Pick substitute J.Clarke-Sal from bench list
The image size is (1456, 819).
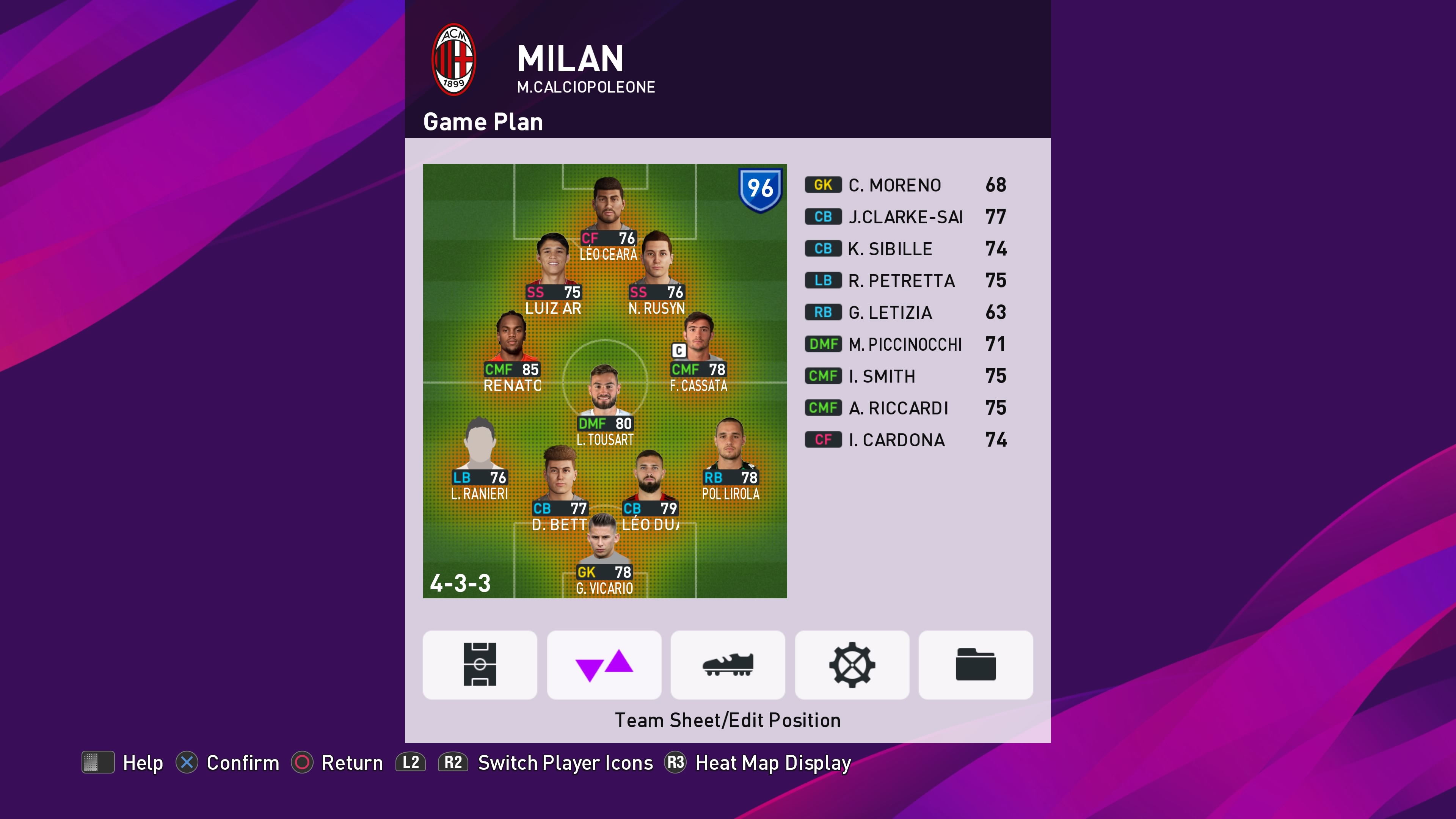(x=905, y=217)
